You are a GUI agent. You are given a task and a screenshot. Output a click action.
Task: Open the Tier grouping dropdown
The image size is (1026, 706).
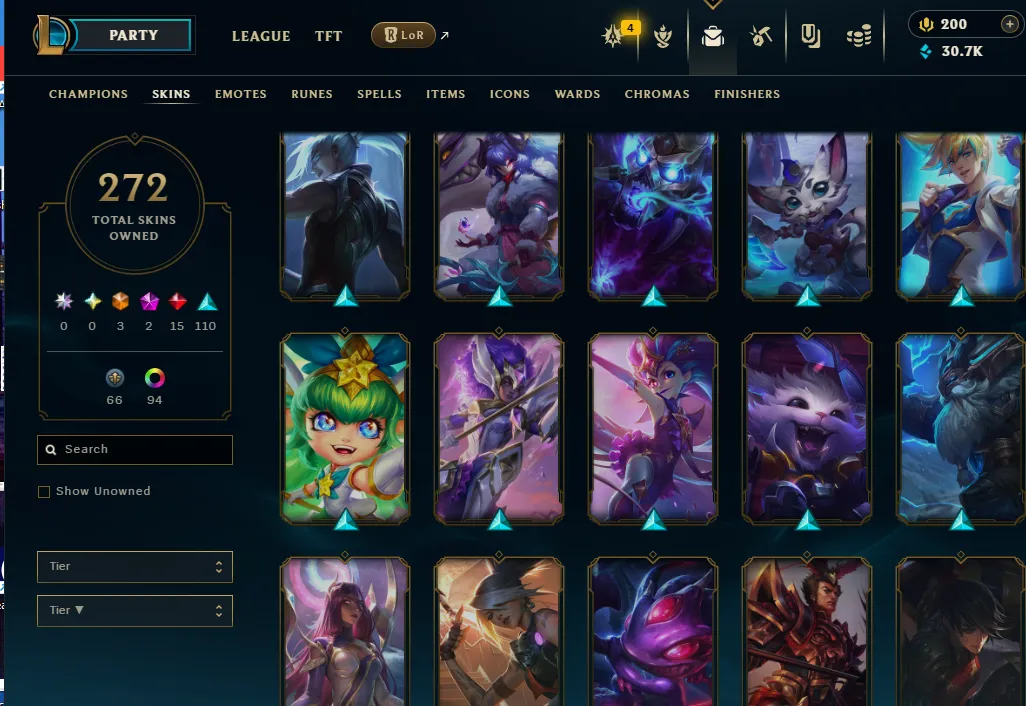pos(135,567)
